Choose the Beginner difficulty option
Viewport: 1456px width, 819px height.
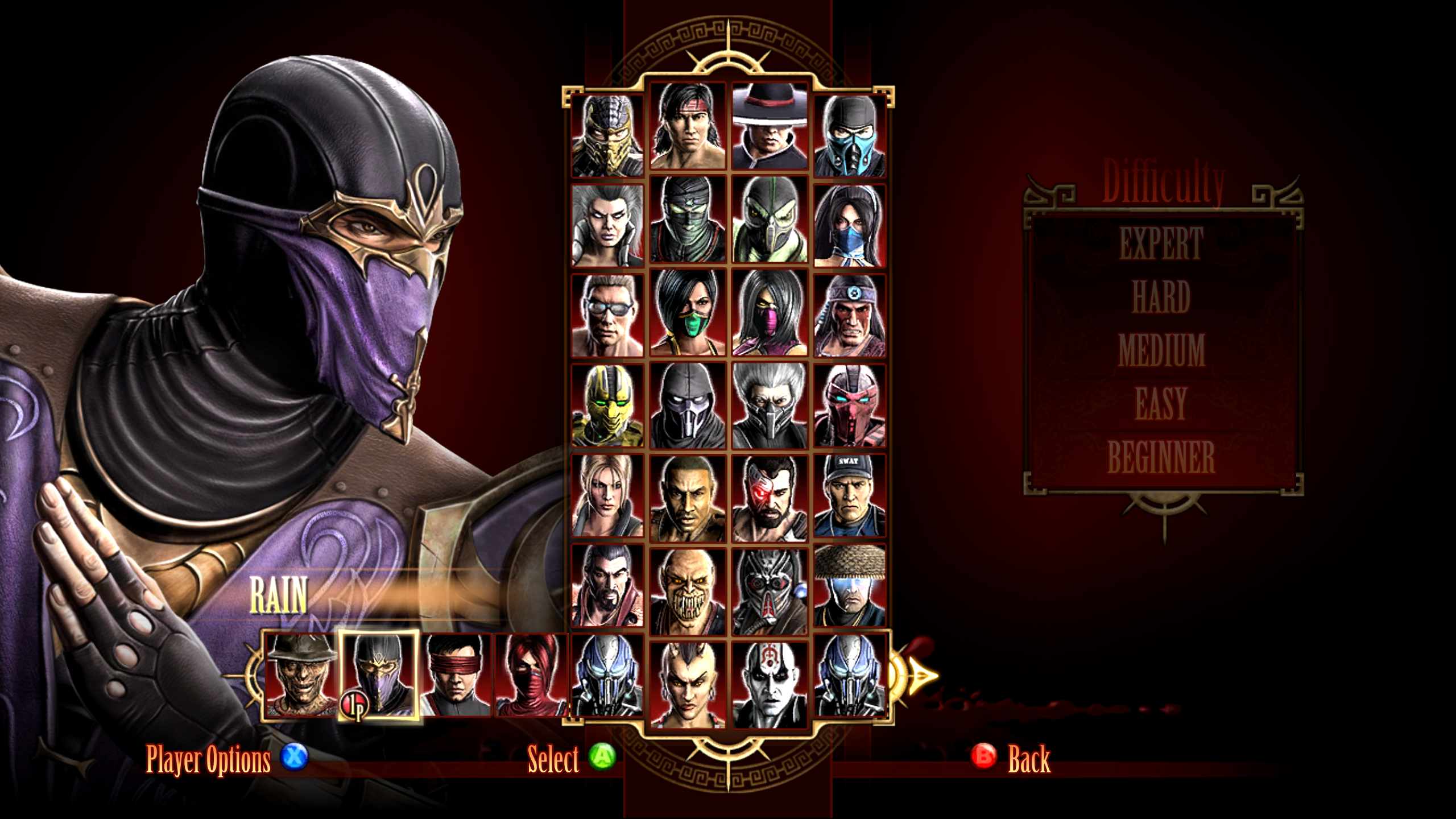(x=1161, y=457)
